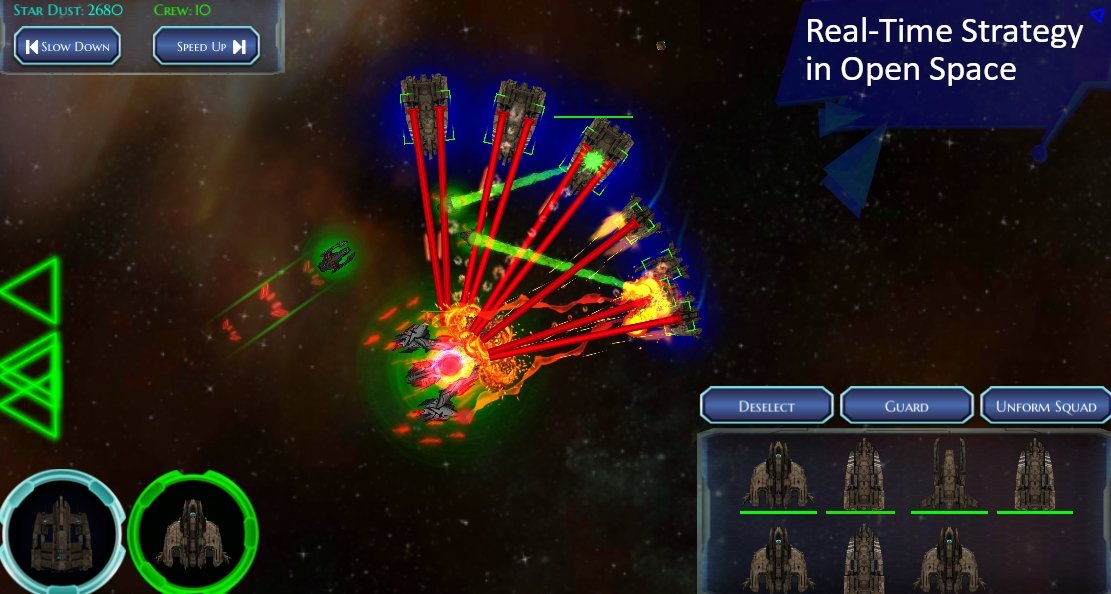Activate the green-ringed ship portrait
Viewport: 1111px width, 594px height.
[193, 529]
